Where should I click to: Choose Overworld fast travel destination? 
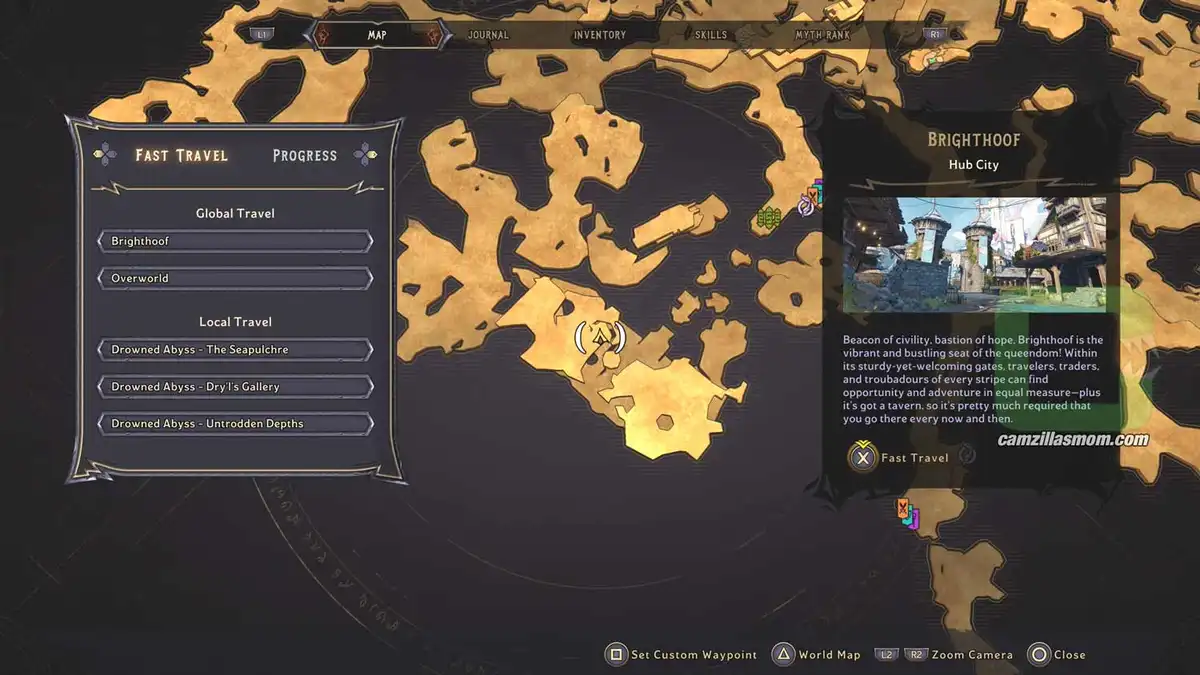tap(235, 278)
